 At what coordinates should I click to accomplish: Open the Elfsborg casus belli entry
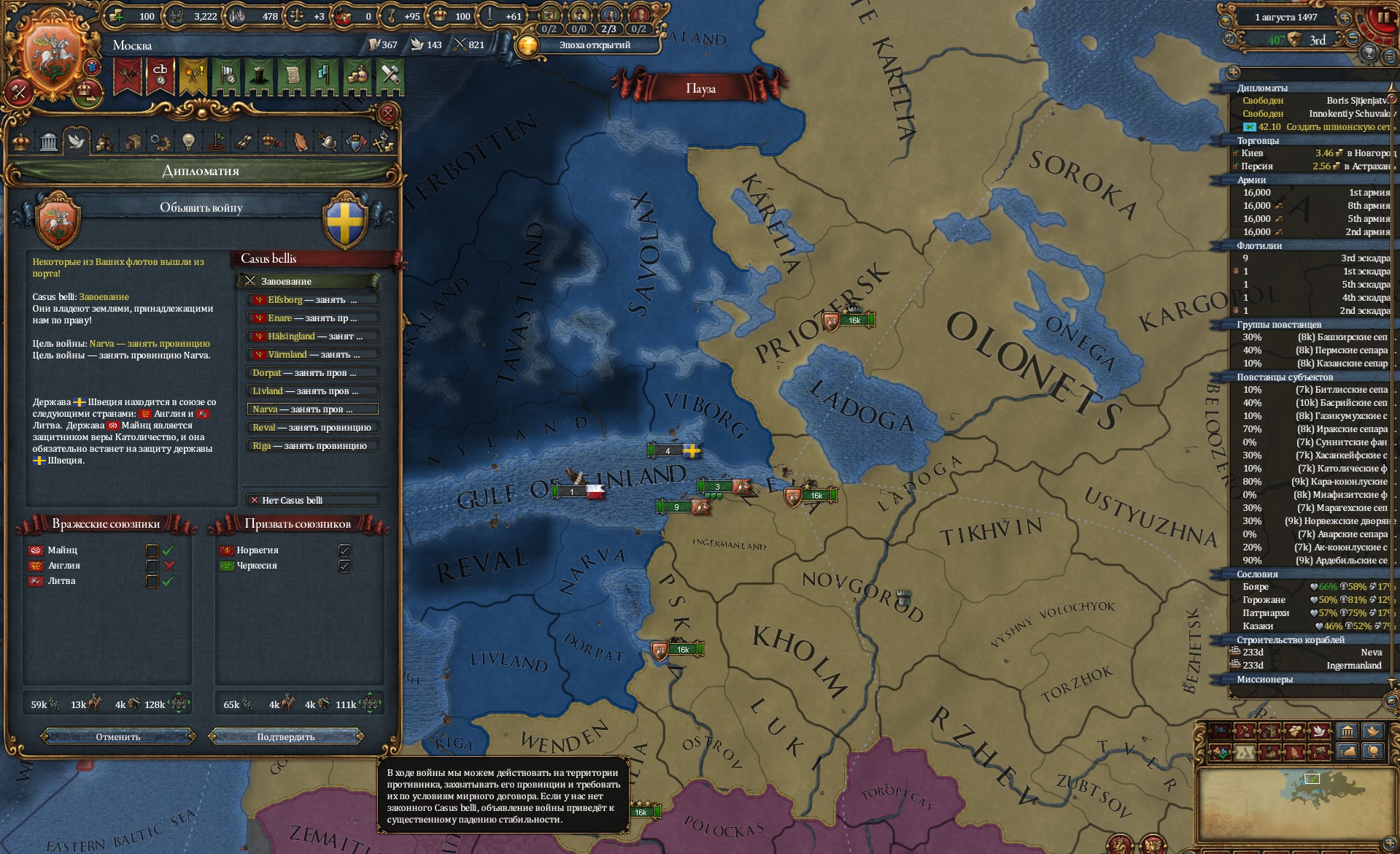312,300
